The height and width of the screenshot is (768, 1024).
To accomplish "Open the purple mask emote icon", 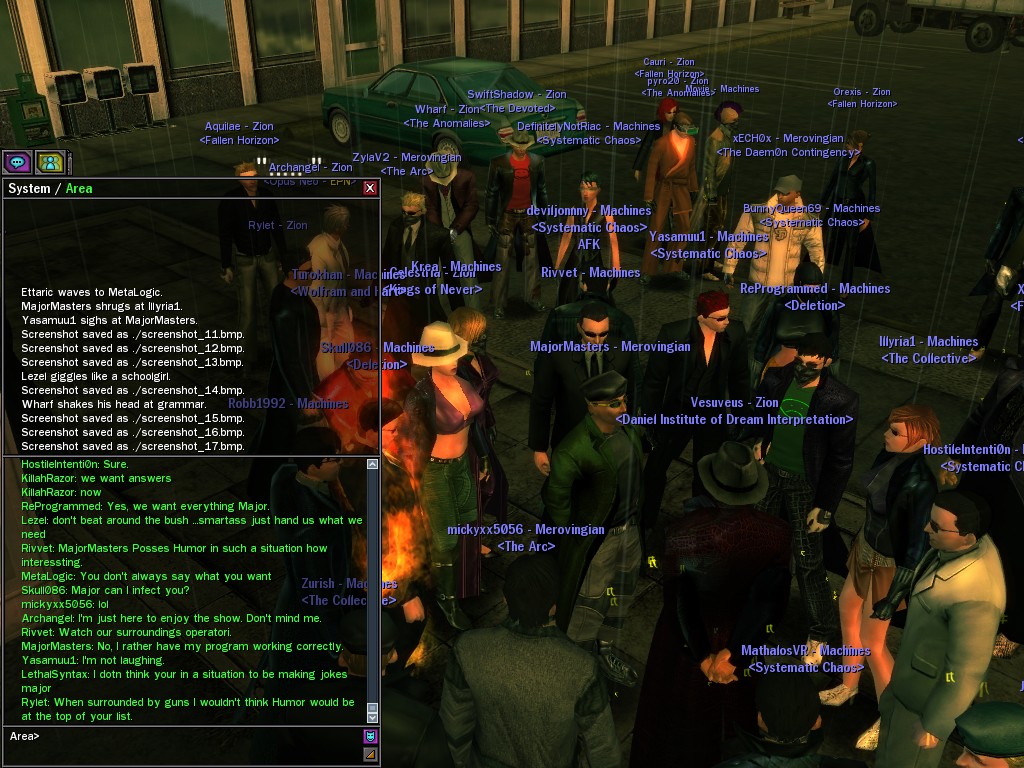I will (370, 737).
